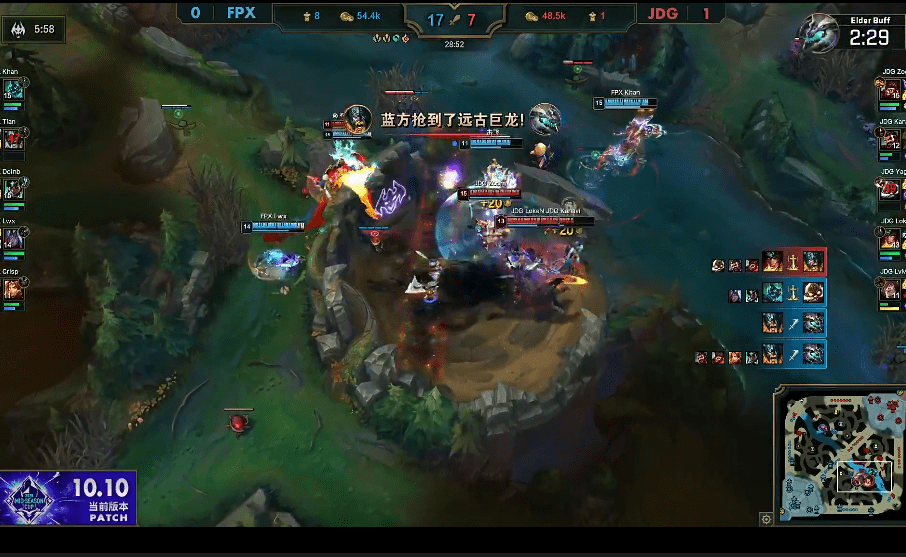Select JDG Yagao's champion portrait
The height and width of the screenshot is (557, 906).
(x=892, y=189)
